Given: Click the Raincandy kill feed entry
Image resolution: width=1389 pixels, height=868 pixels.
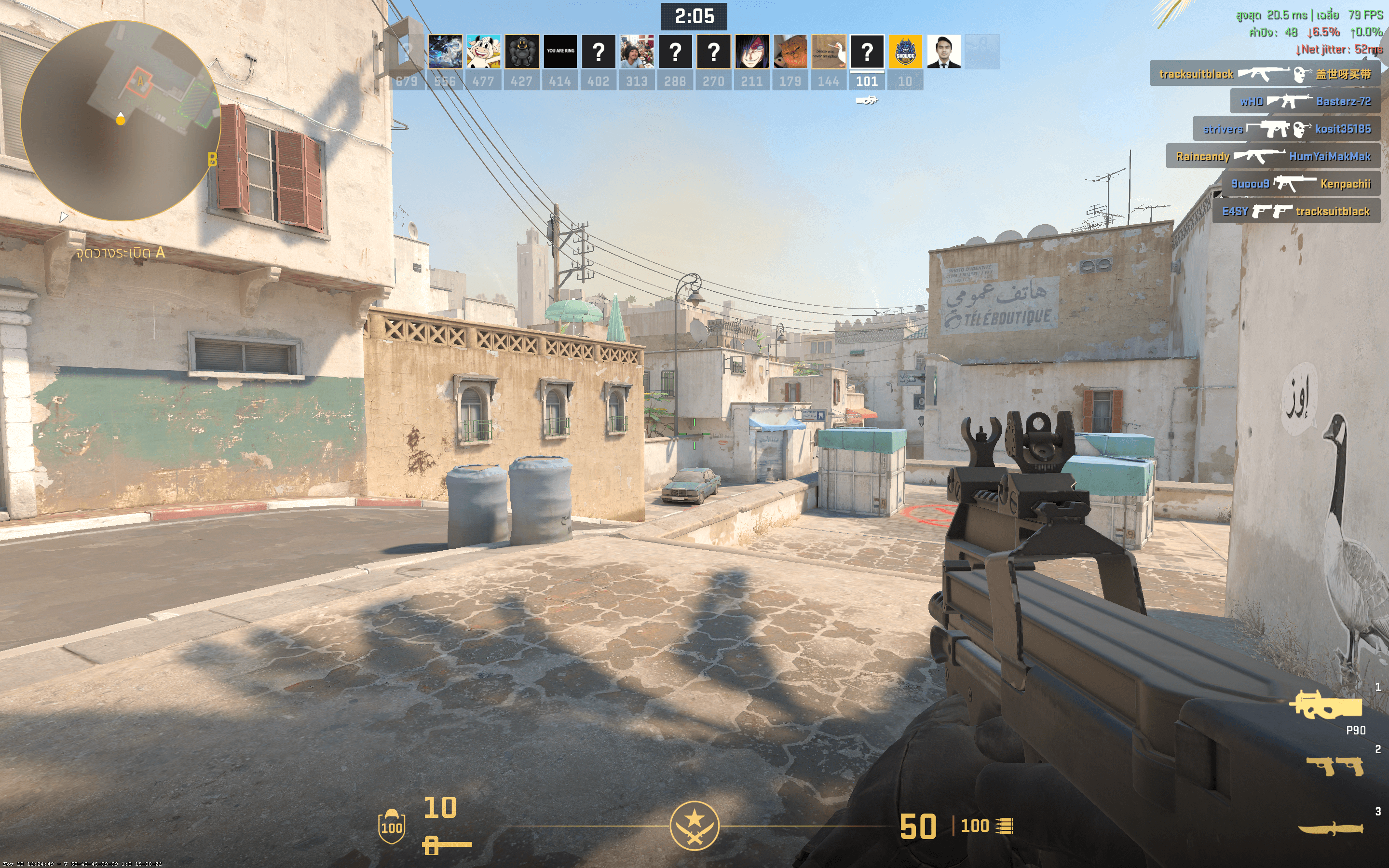Looking at the screenshot, I should point(1272,156).
